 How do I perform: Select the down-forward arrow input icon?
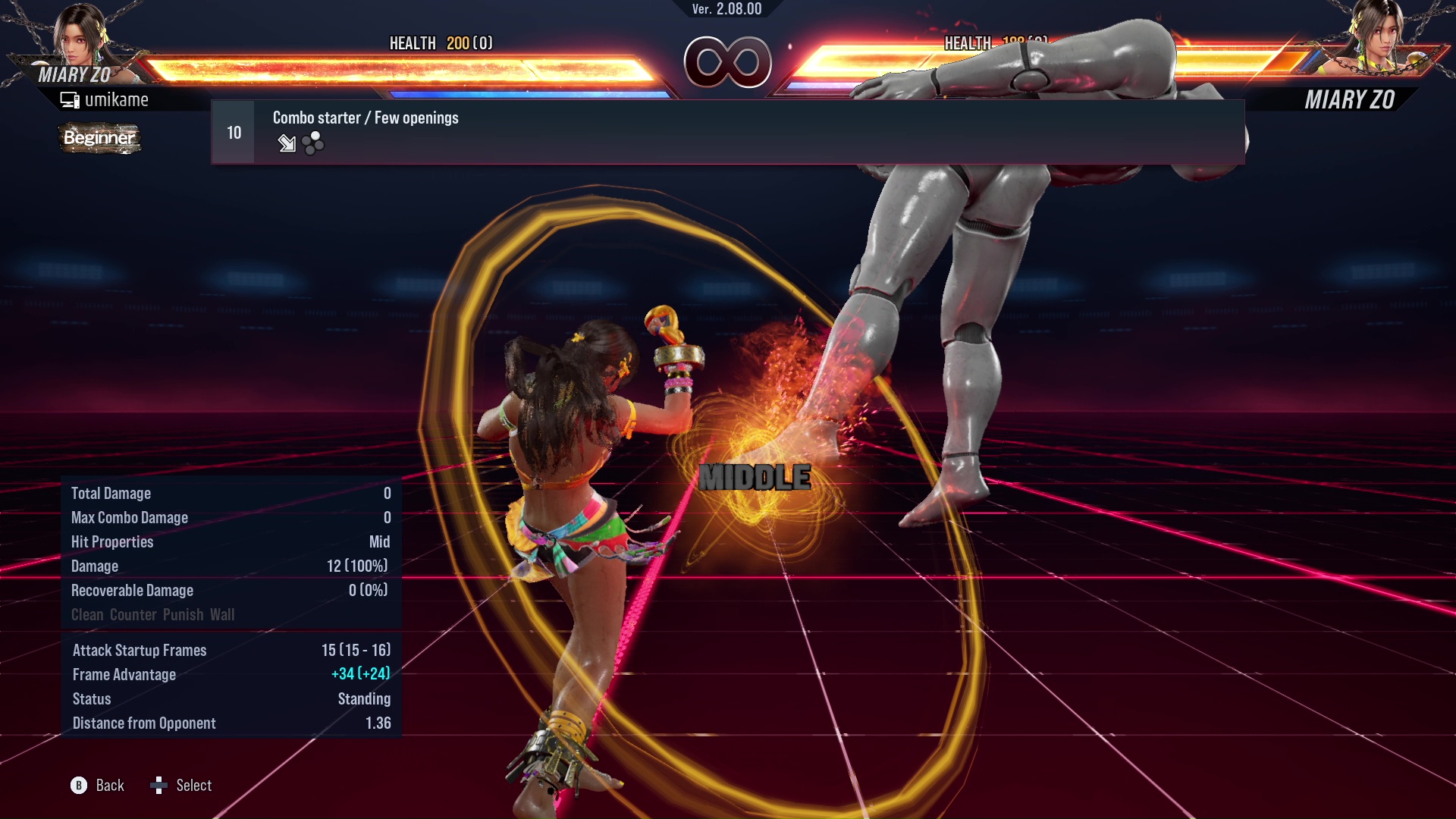pyautogui.click(x=287, y=143)
